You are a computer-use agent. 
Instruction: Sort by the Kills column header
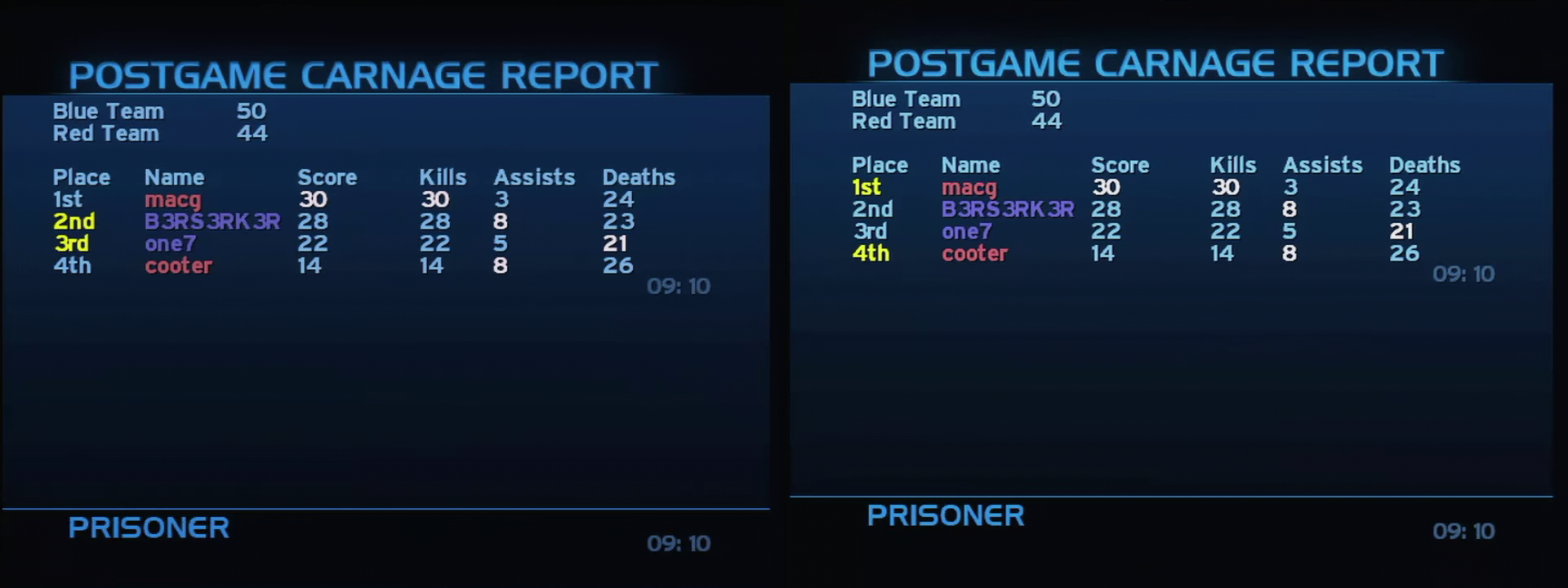443,176
